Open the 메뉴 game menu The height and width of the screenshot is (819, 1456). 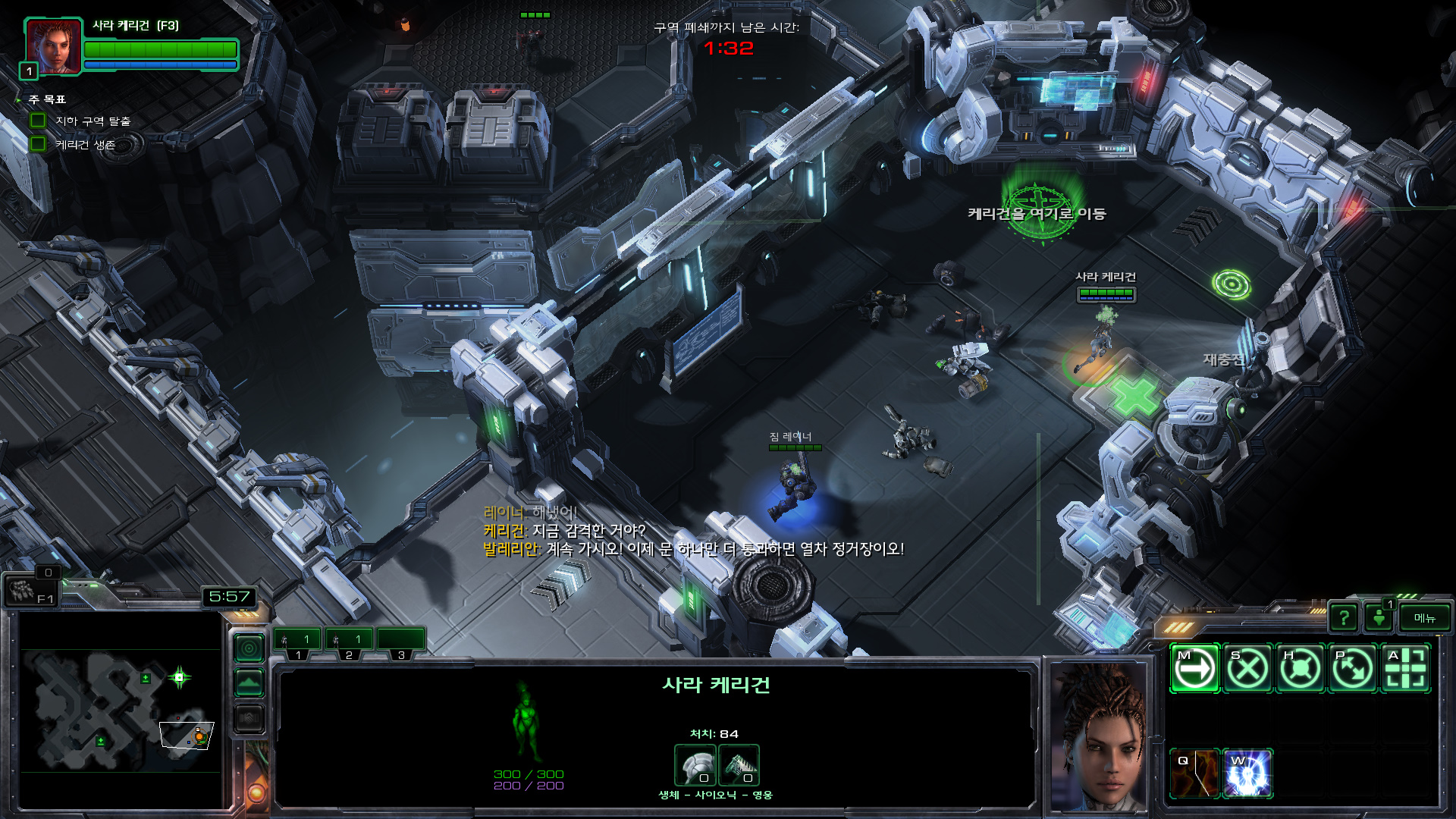1425,618
